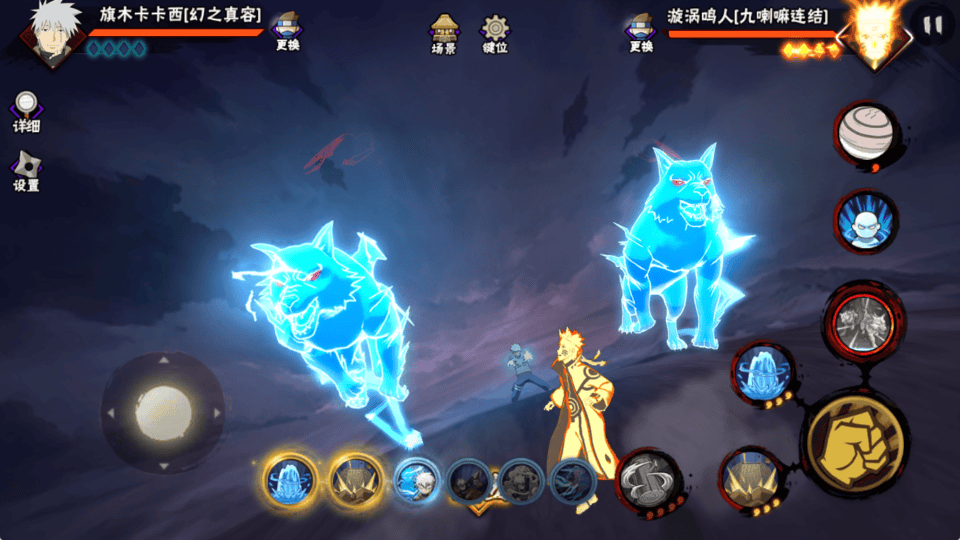This screenshot has width=960, height=540.
Task: Tap the blue-haired ninja summon icon
Action: point(864,221)
